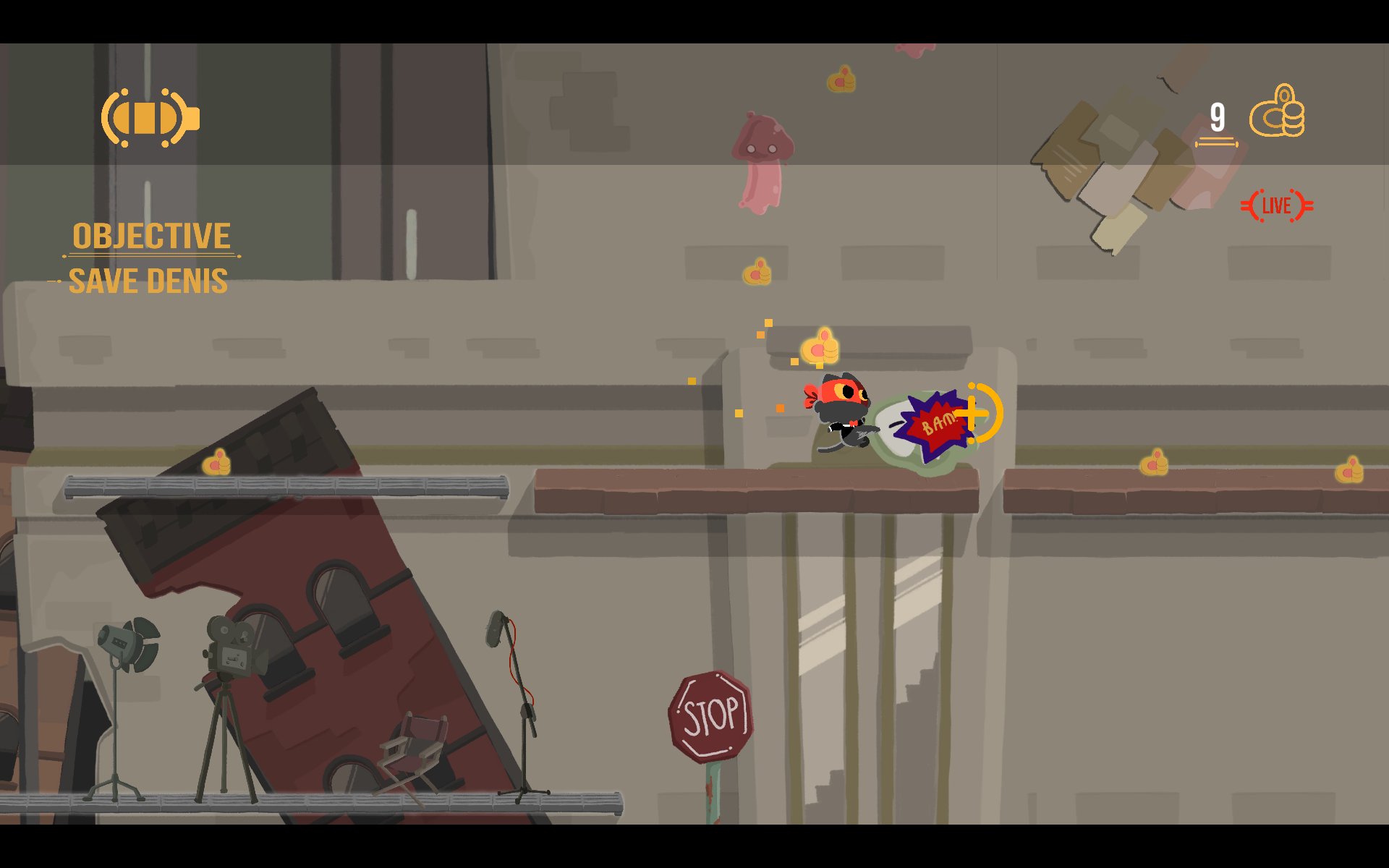Select the Save Denis objective tracker
Image resolution: width=1389 pixels, height=868 pixels.
148,281
